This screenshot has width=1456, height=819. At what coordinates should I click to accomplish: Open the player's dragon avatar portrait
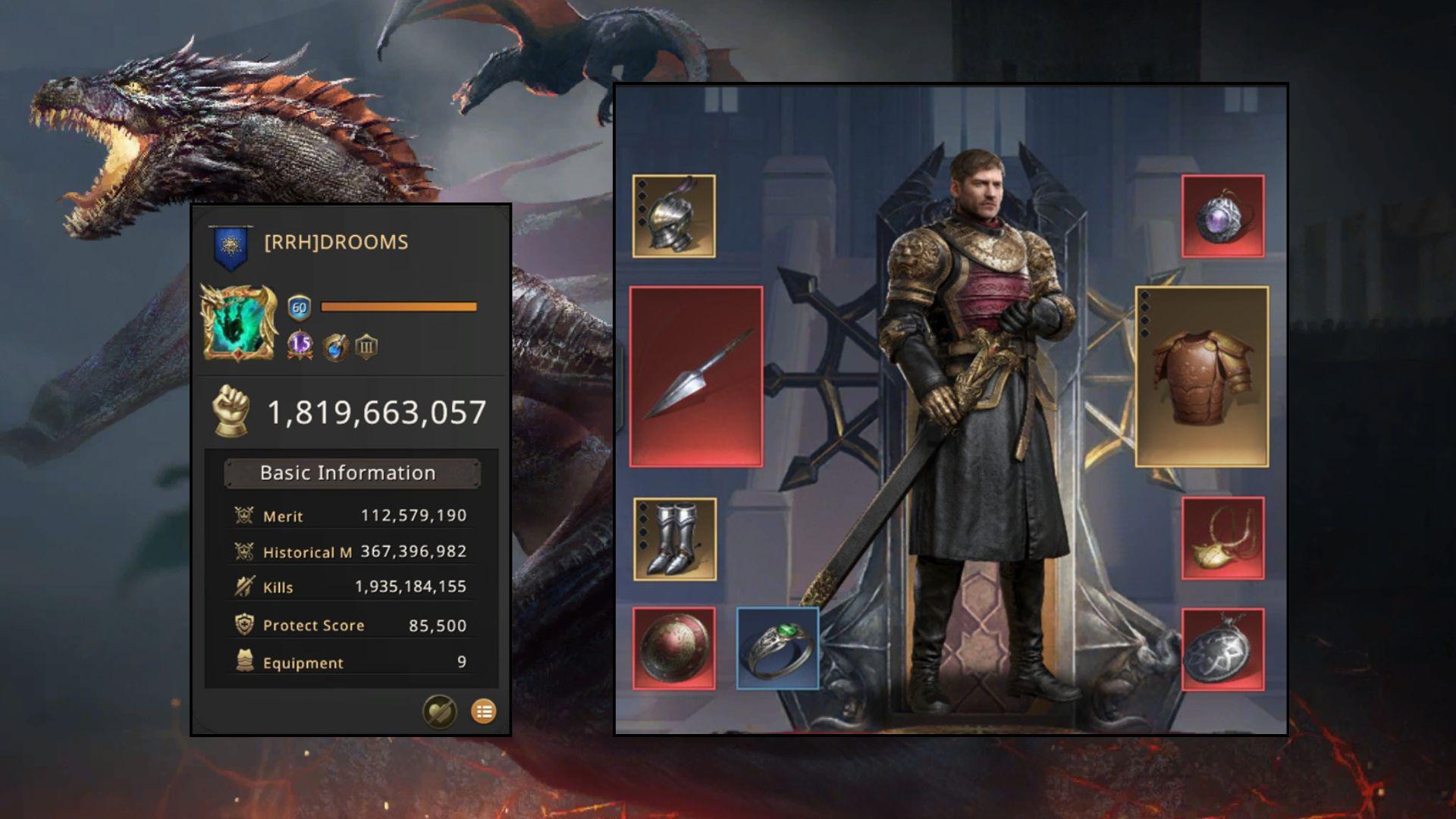click(238, 322)
